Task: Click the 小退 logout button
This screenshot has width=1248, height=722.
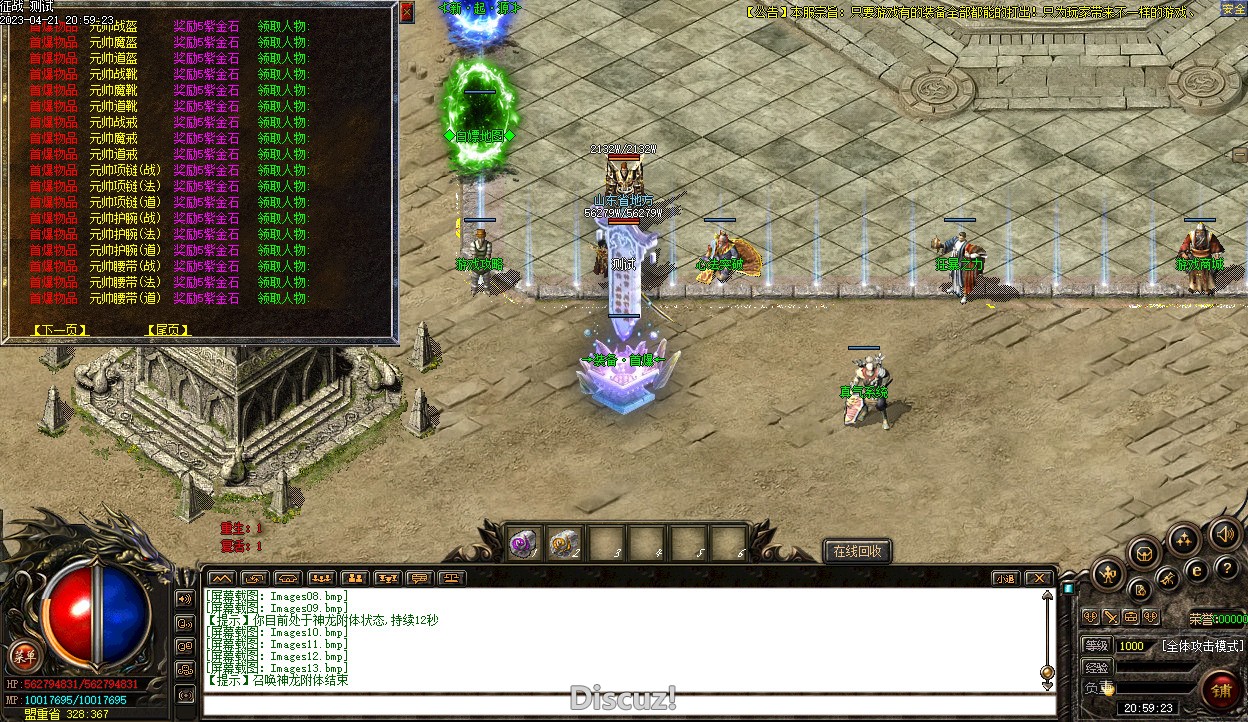Action: click(x=1006, y=578)
